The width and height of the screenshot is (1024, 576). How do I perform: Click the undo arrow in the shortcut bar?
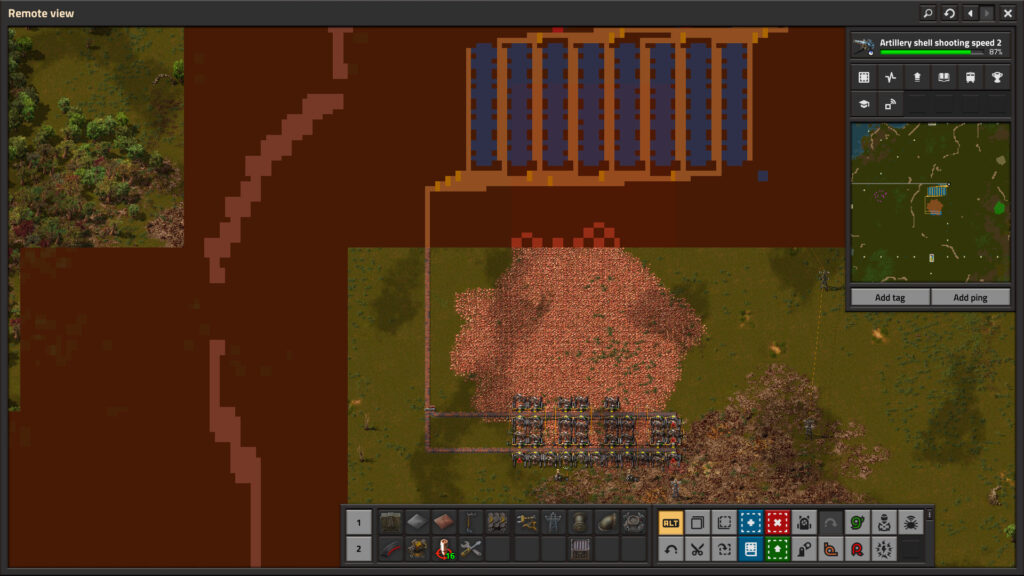pyautogui.click(x=671, y=548)
